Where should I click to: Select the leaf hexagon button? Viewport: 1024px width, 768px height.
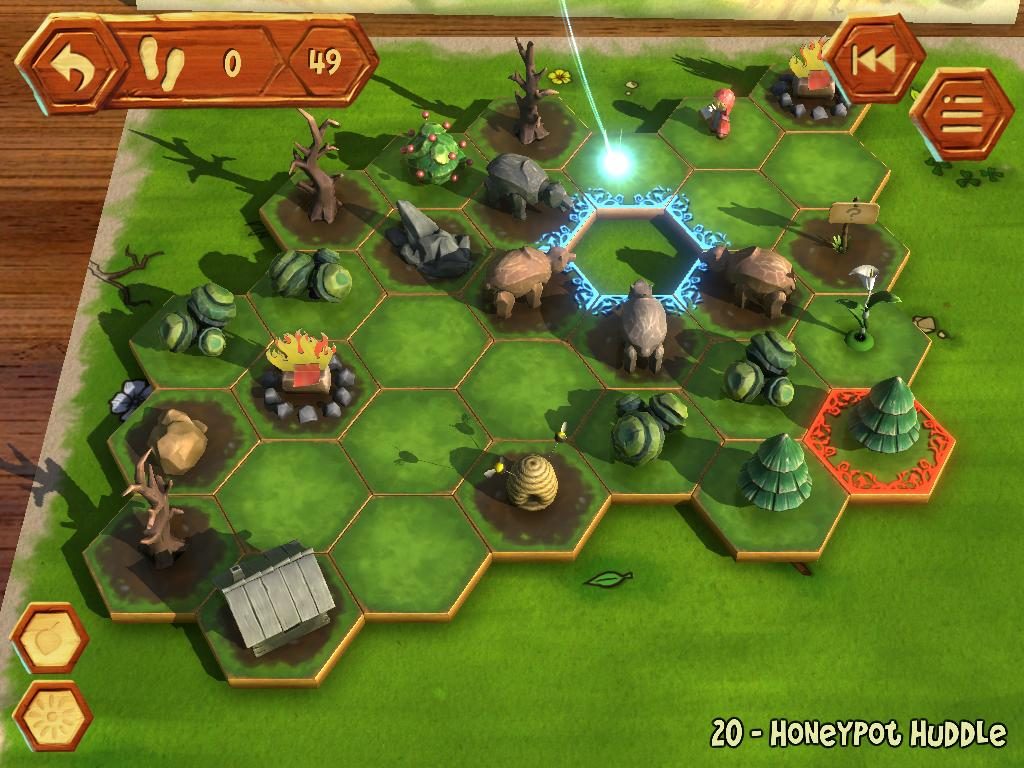point(48,638)
